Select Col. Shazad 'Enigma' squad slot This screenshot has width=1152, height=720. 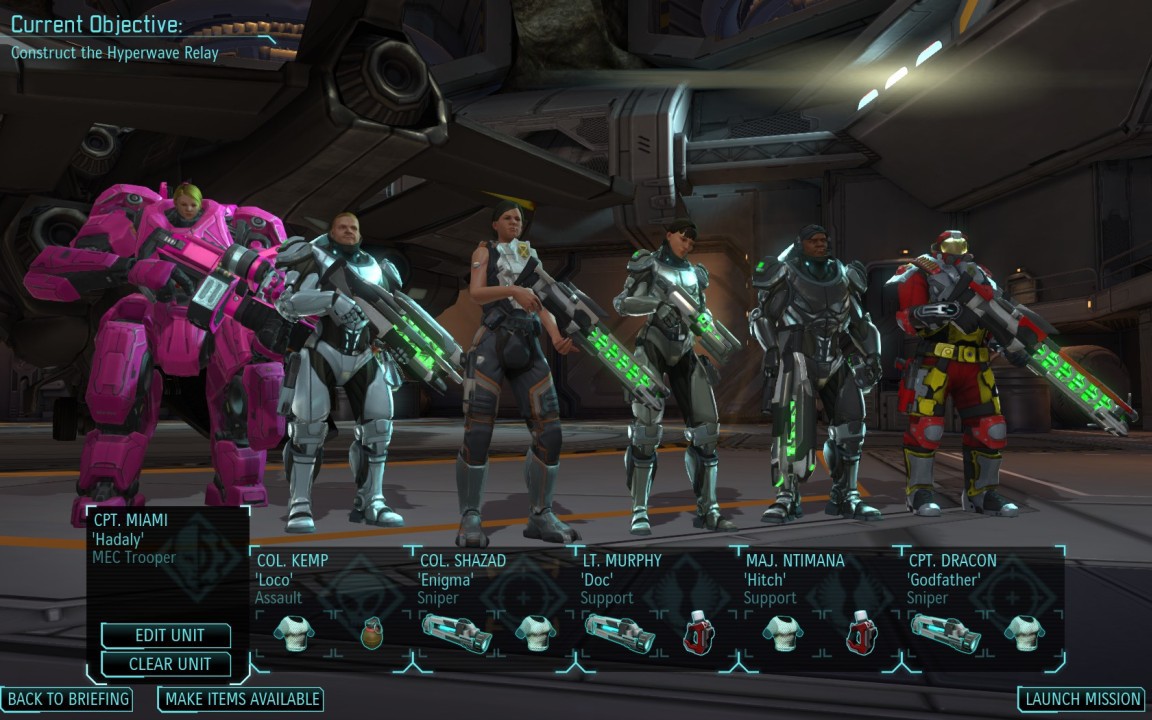click(493, 579)
